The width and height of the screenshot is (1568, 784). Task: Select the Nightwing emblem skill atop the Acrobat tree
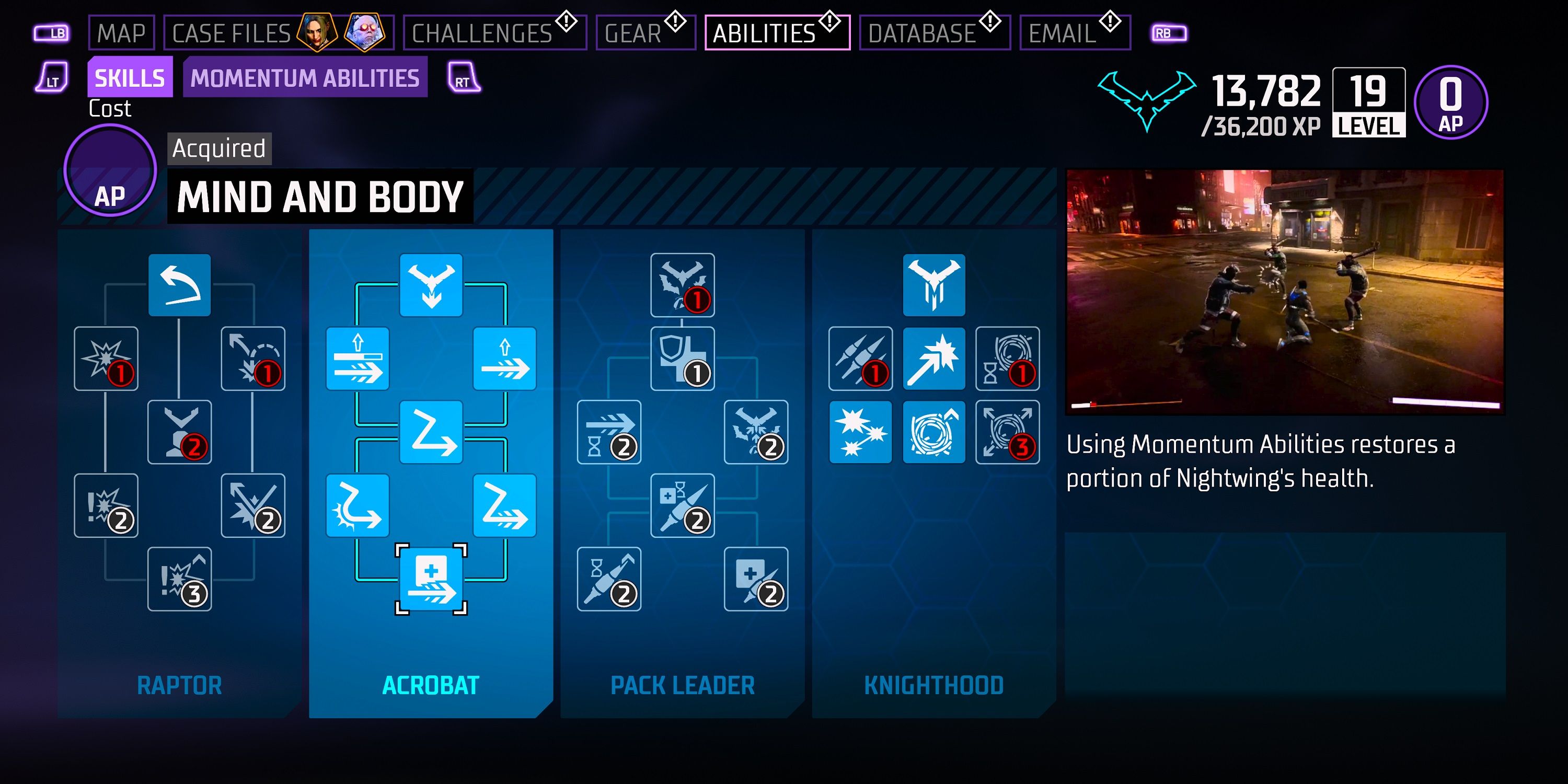point(432,286)
